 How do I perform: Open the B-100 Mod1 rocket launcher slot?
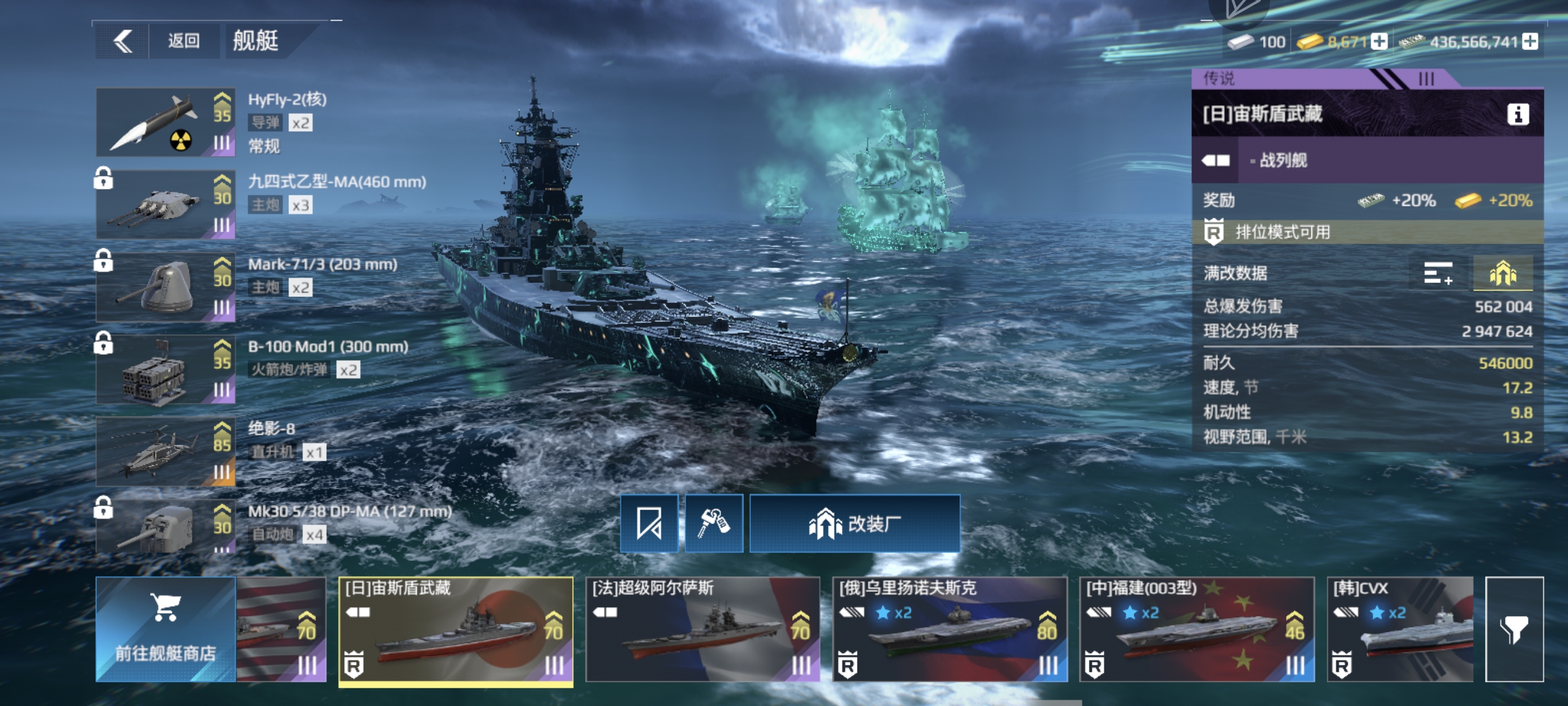(x=165, y=369)
